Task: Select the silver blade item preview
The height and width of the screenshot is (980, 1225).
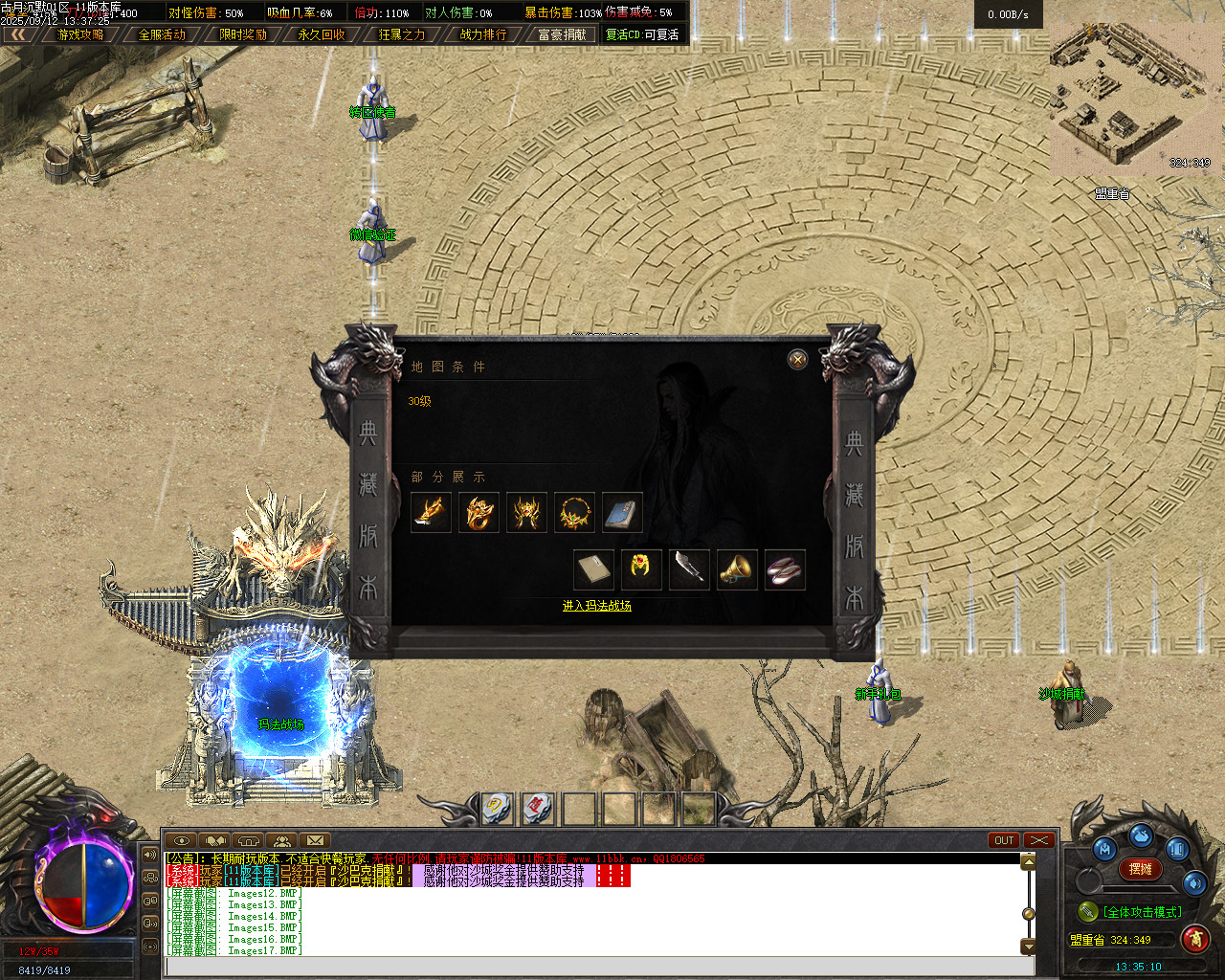Action: tap(689, 569)
